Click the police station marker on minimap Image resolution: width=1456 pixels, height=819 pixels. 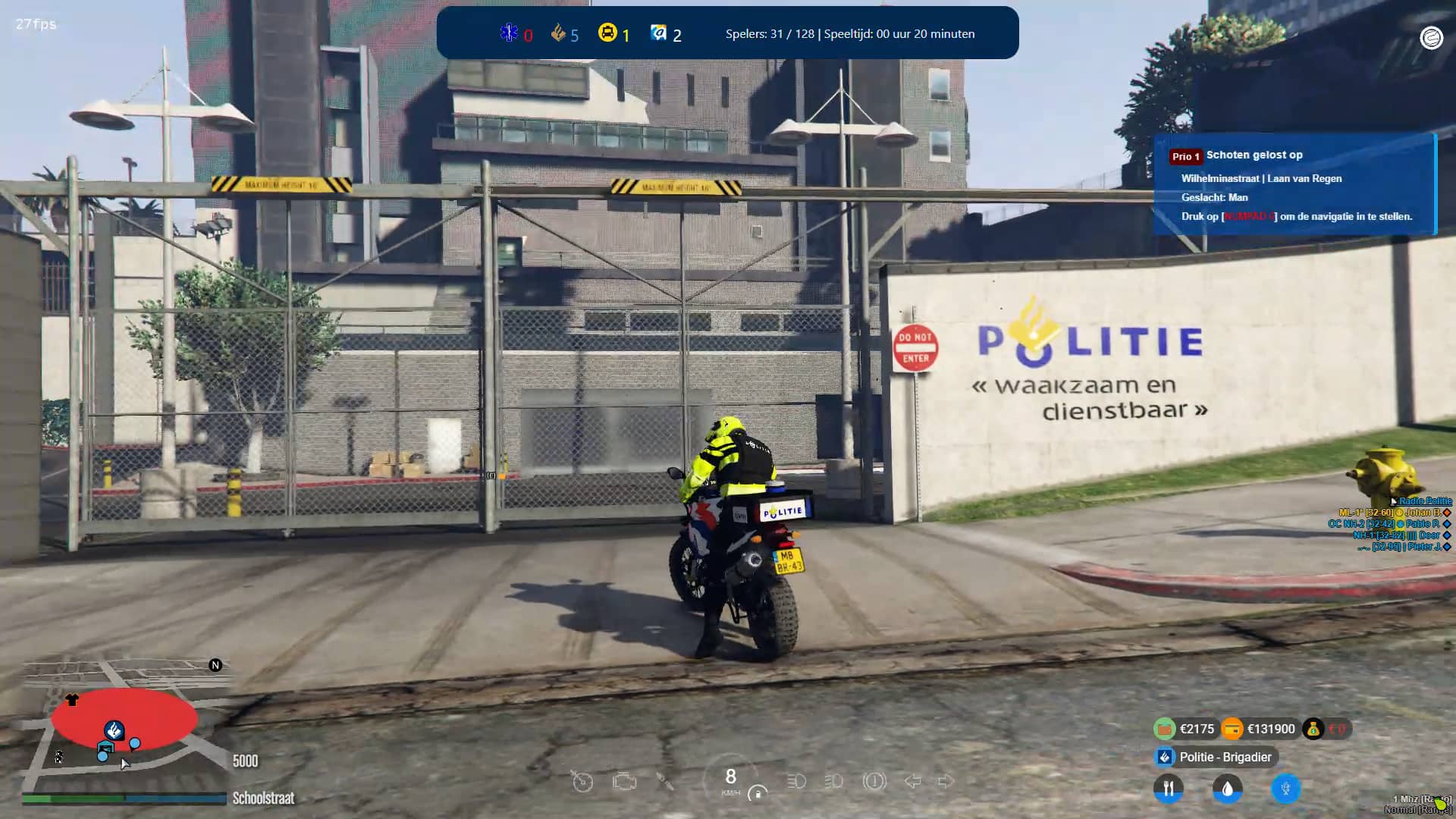coord(114,730)
